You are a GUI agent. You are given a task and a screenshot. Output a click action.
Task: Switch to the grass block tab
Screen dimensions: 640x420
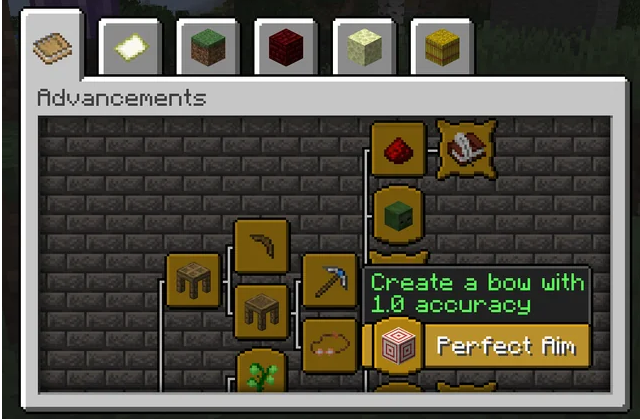click(208, 47)
